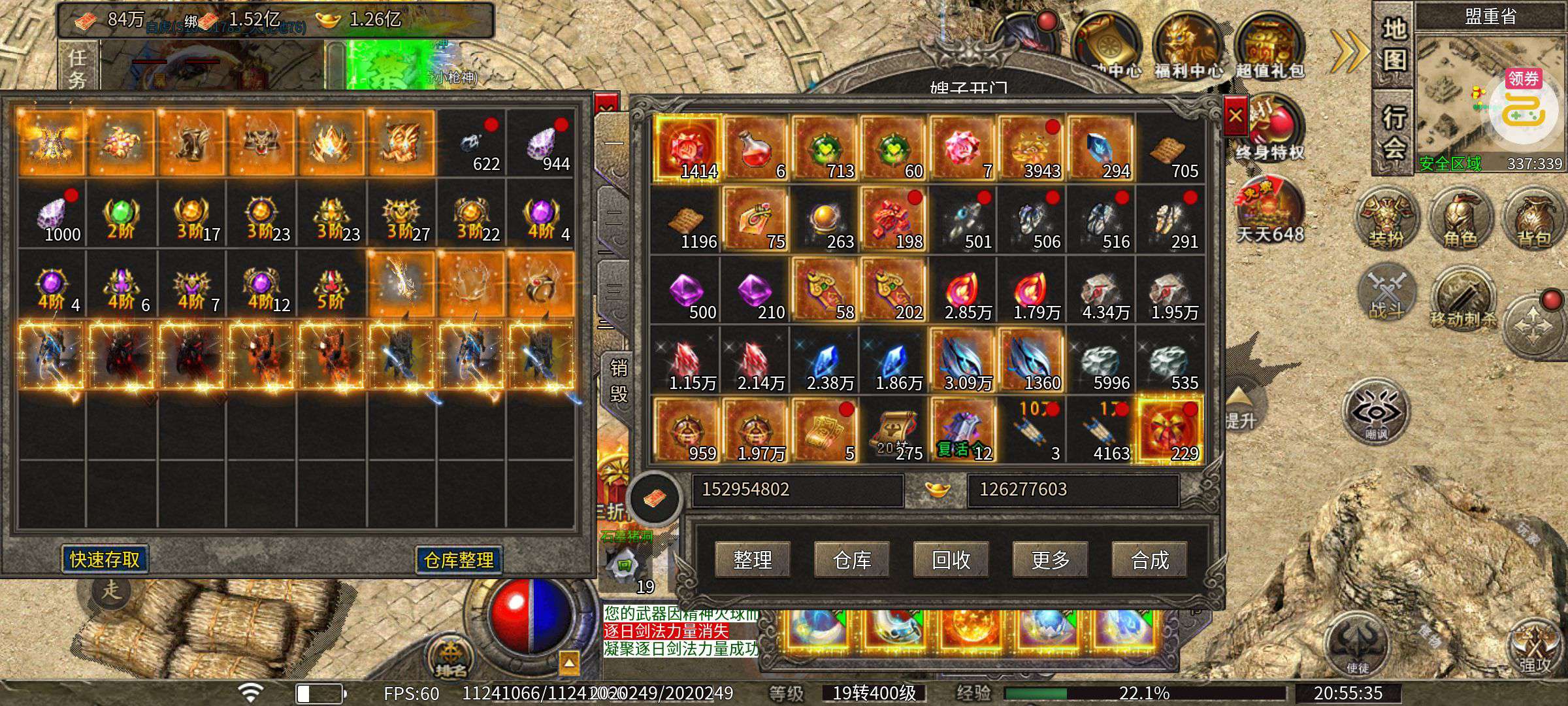Open the 福利中心 welfare center icon
The image size is (1568, 706).
pyautogui.click(x=1188, y=49)
